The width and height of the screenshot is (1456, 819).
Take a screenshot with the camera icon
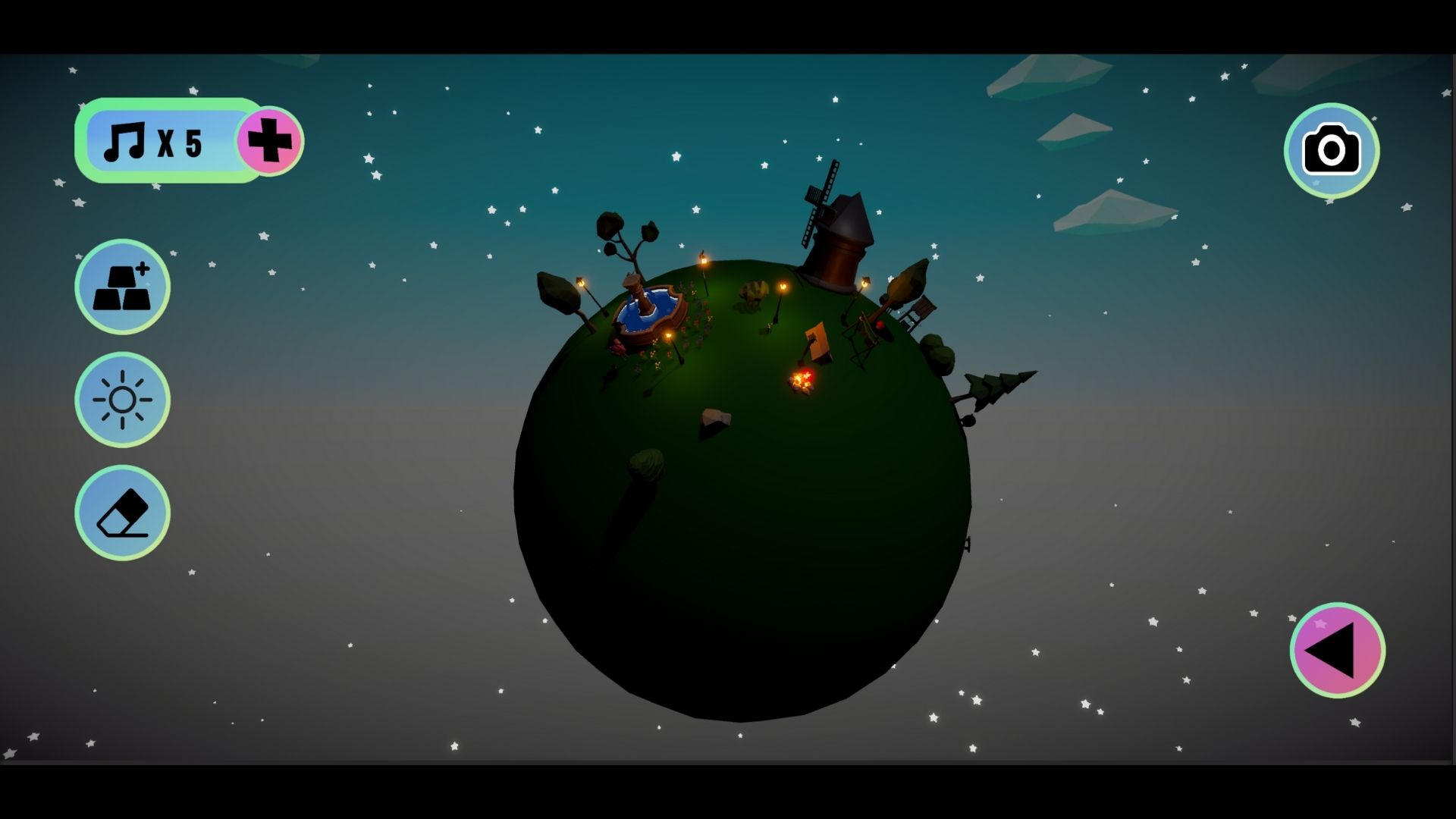coord(1332,150)
